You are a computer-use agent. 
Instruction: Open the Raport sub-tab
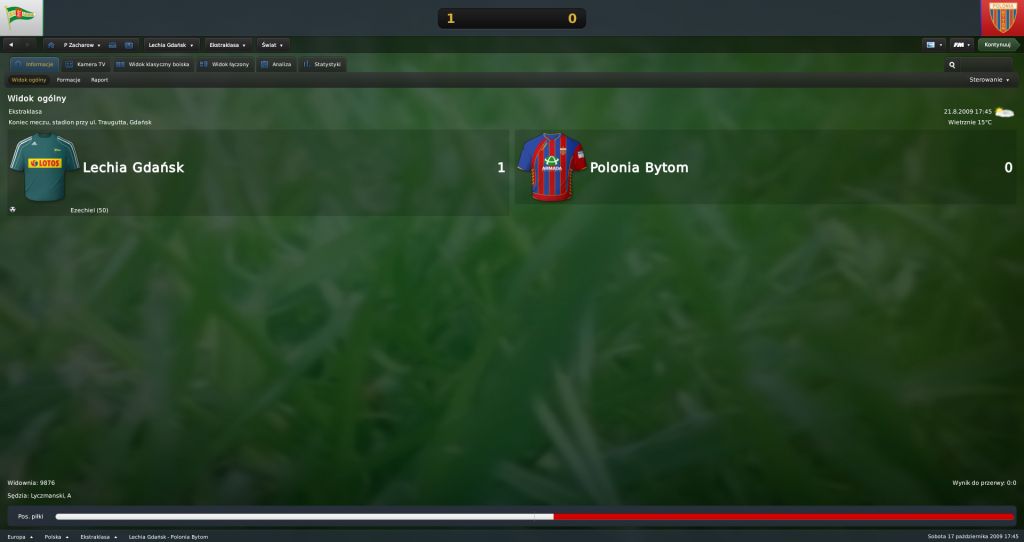click(99, 80)
